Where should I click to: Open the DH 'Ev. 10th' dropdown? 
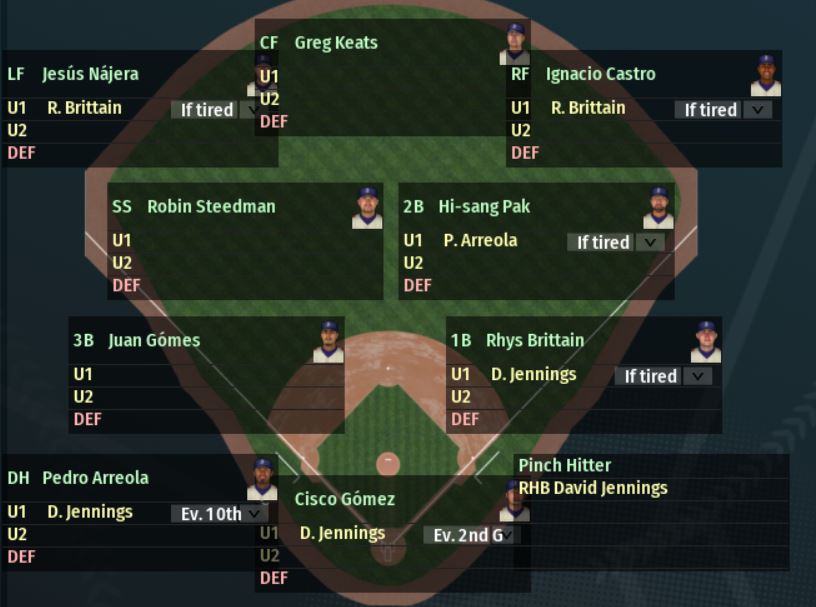point(219,514)
